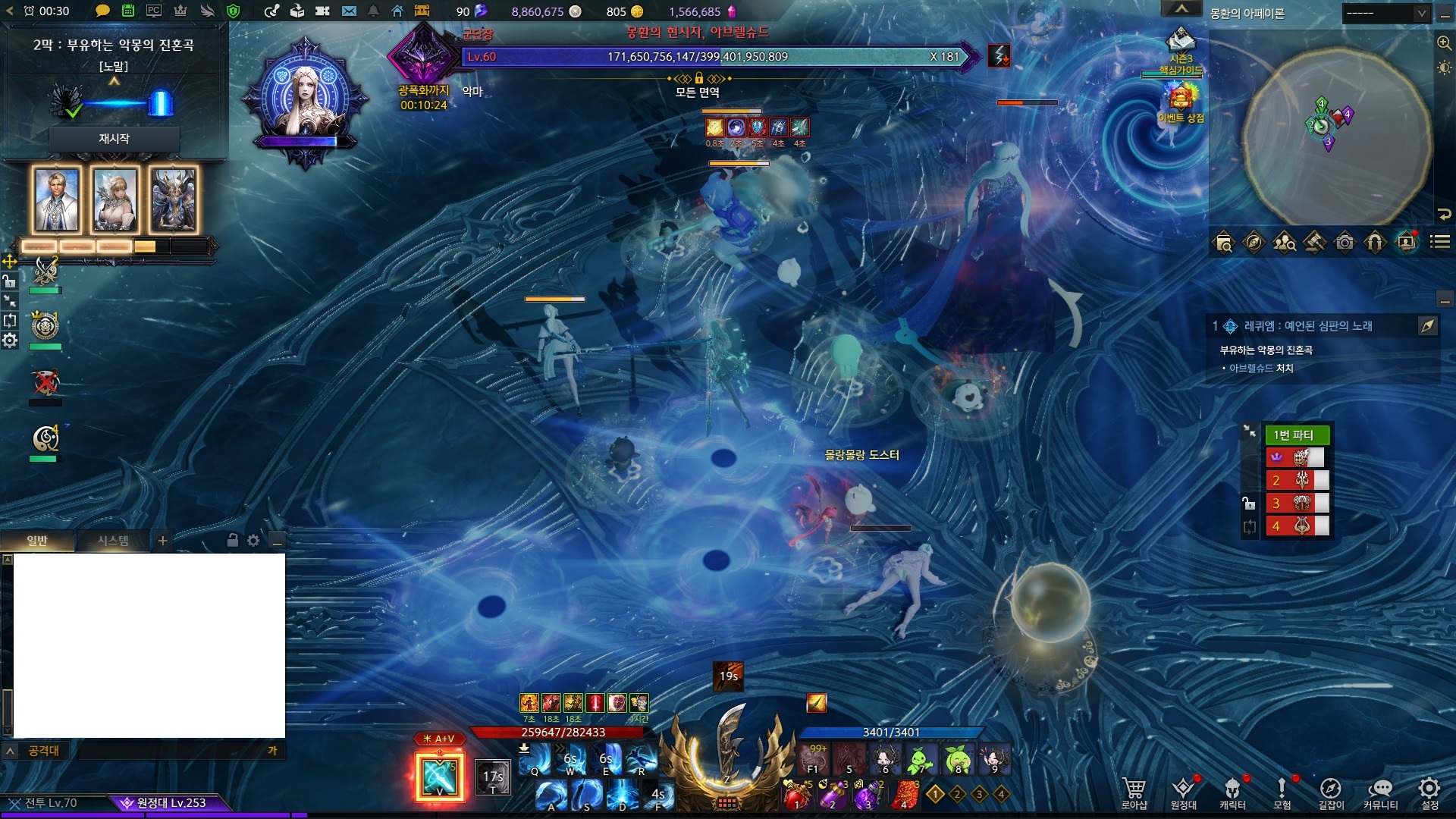Switch to the 시스템 chat tab

[x=113, y=541]
